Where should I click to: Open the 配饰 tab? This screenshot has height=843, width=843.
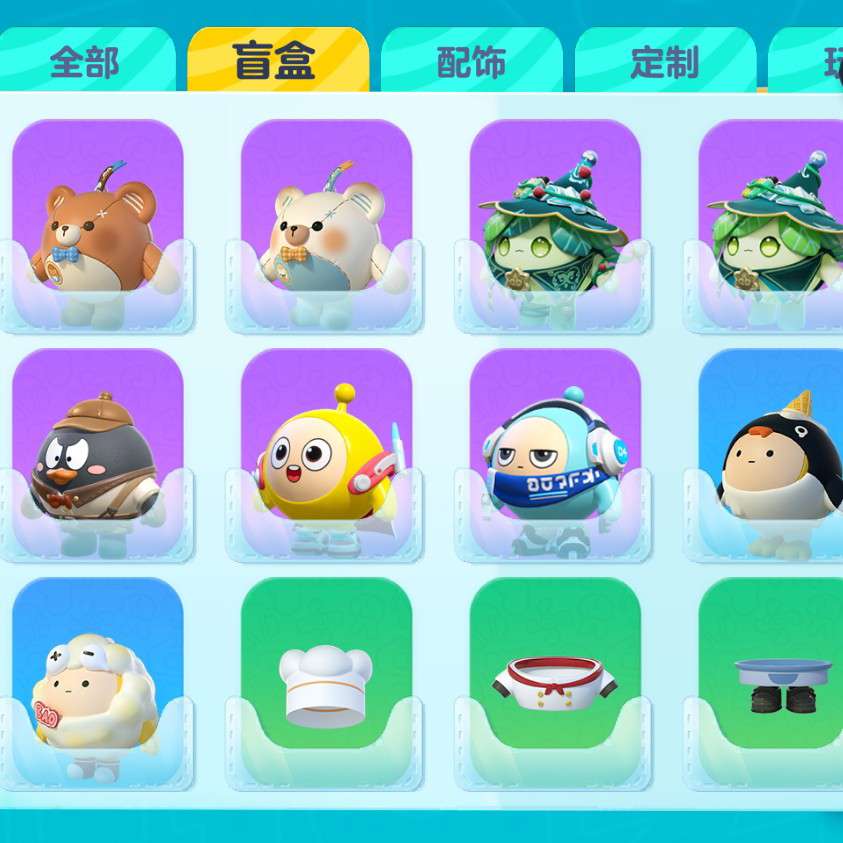pyautogui.click(x=471, y=62)
